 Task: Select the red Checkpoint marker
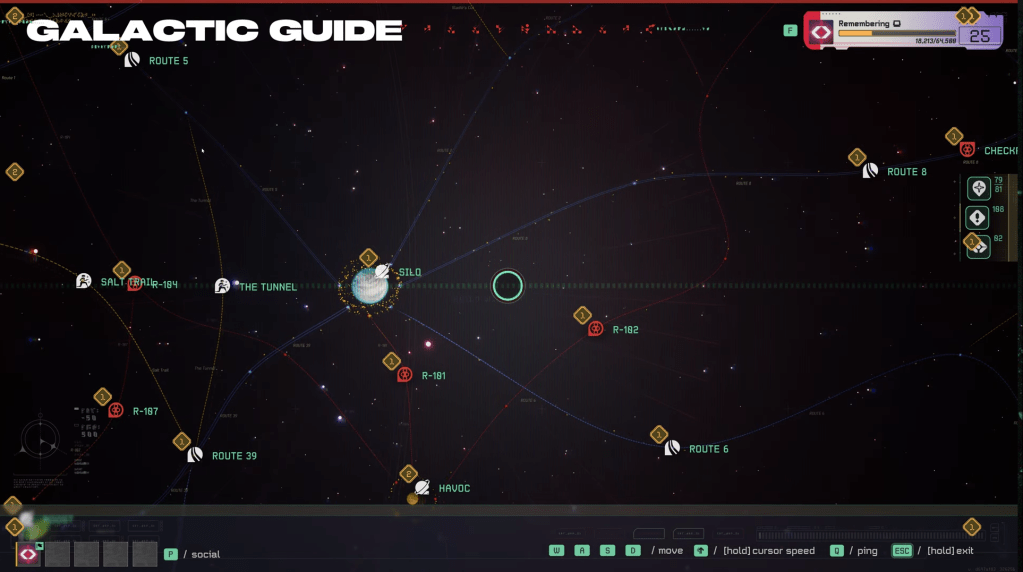tap(967, 150)
